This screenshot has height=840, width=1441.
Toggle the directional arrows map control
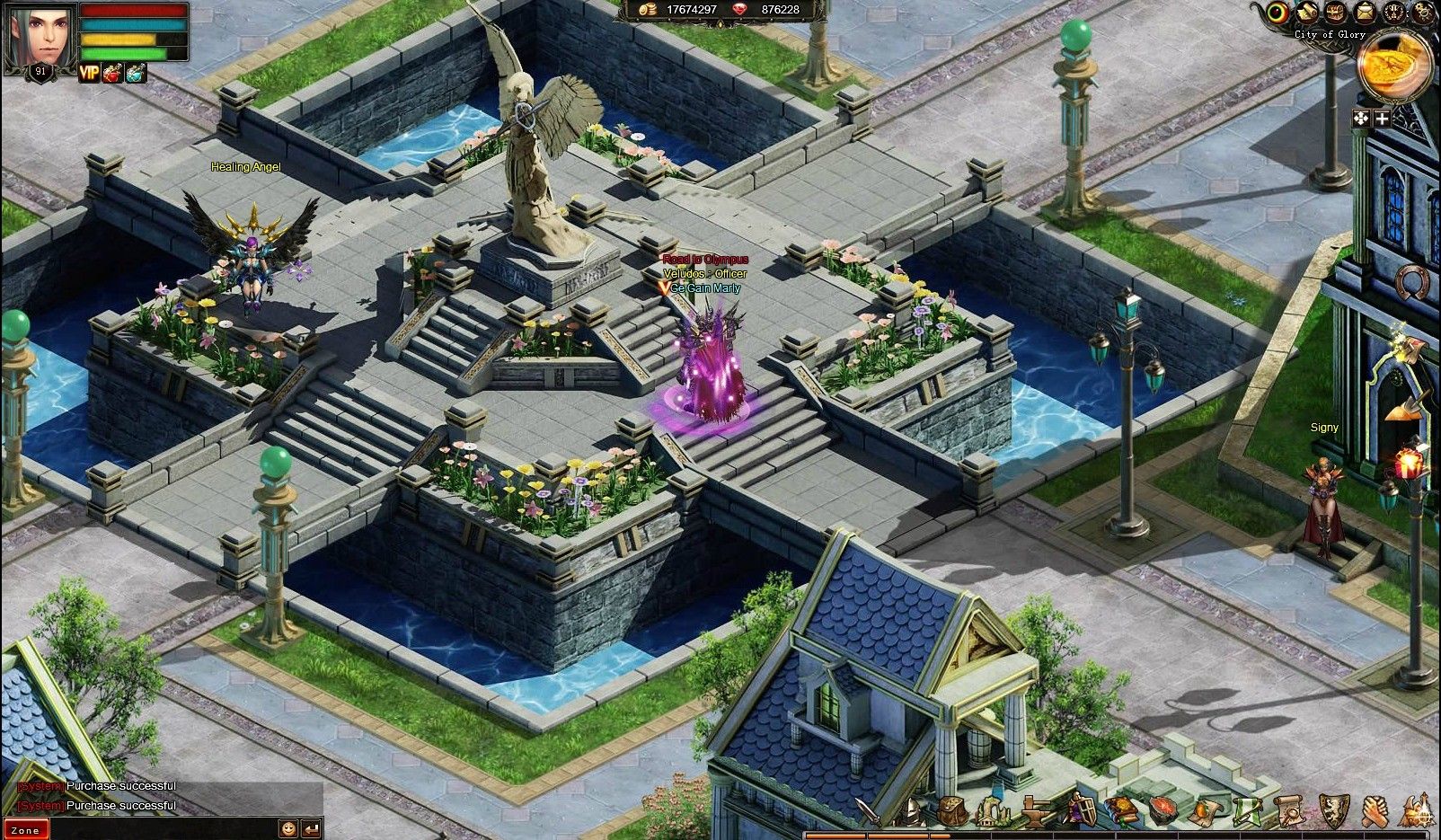pyautogui.click(x=1359, y=118)
